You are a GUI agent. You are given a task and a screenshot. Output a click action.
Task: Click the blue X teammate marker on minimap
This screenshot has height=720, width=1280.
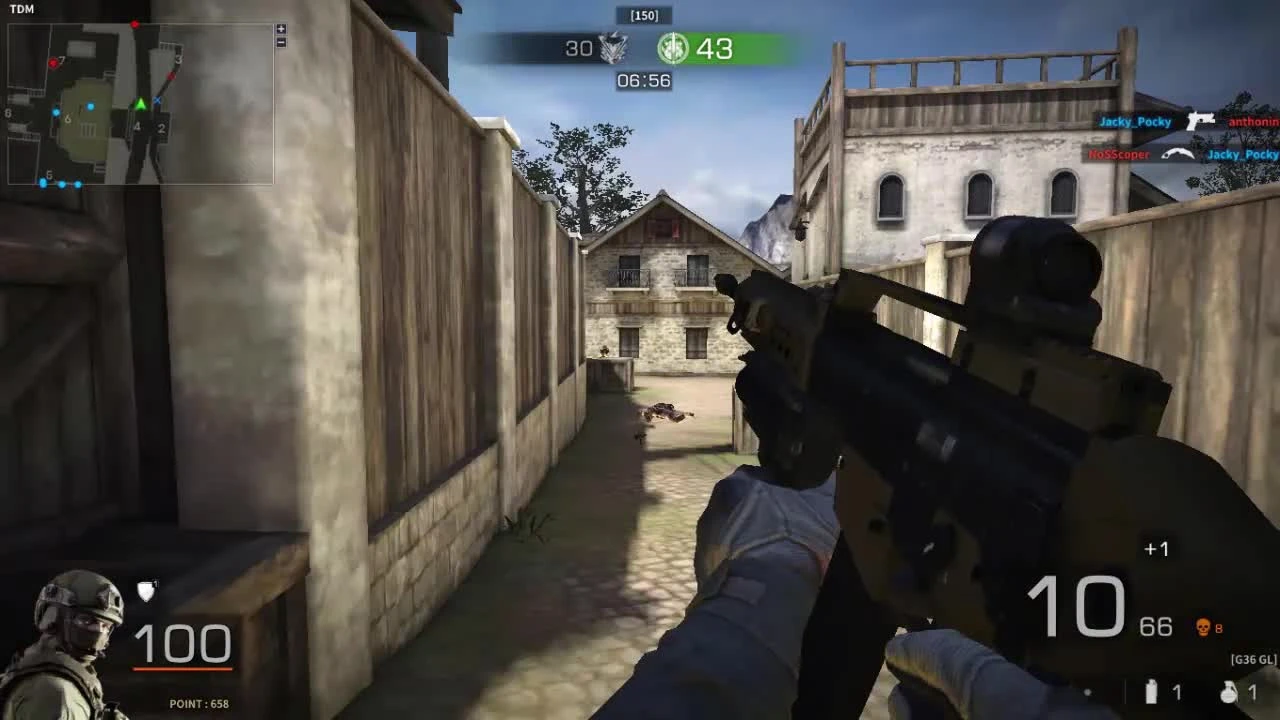point(157,100)
